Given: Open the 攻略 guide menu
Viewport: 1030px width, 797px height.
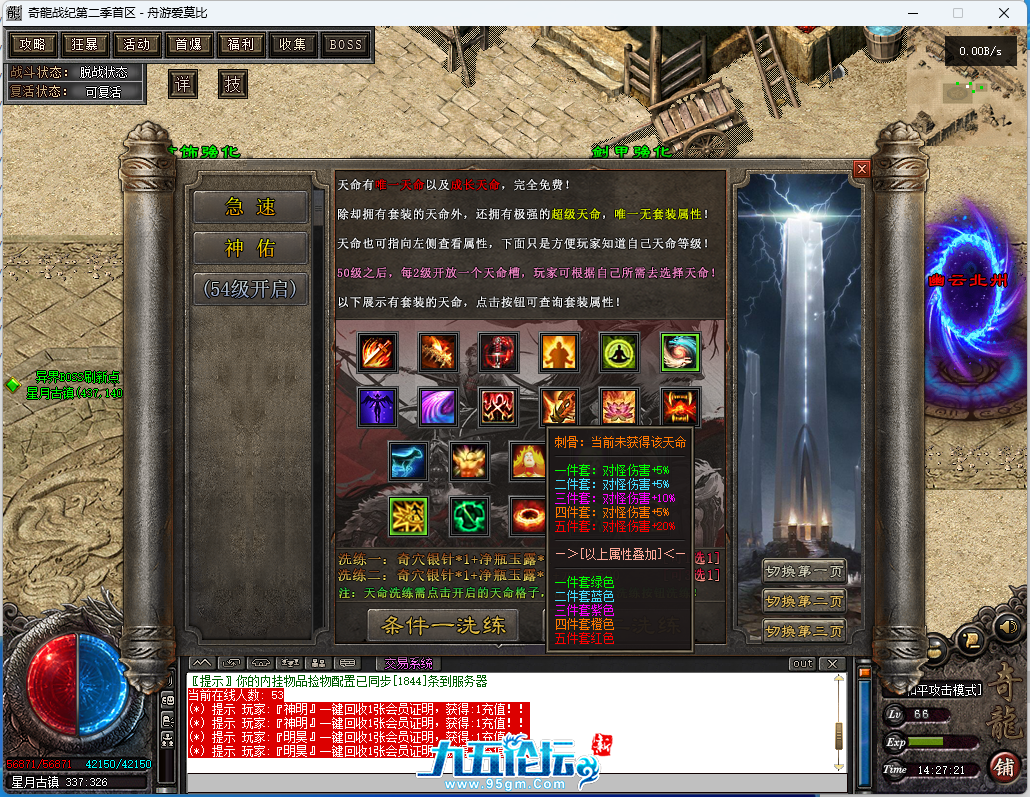Looking at the screenshot, I should [32, 44].
